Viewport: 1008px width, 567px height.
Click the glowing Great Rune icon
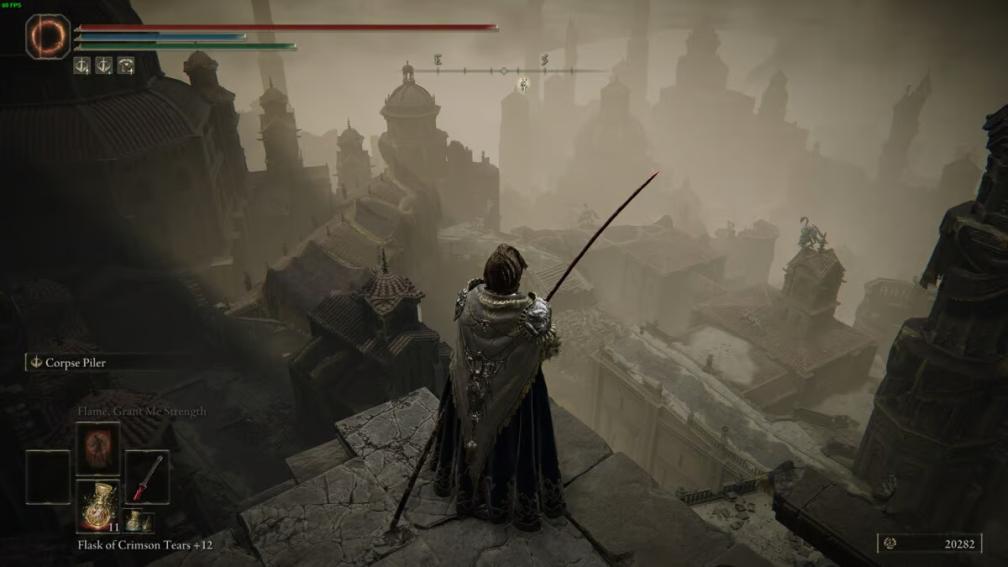(x=48, y=37)
